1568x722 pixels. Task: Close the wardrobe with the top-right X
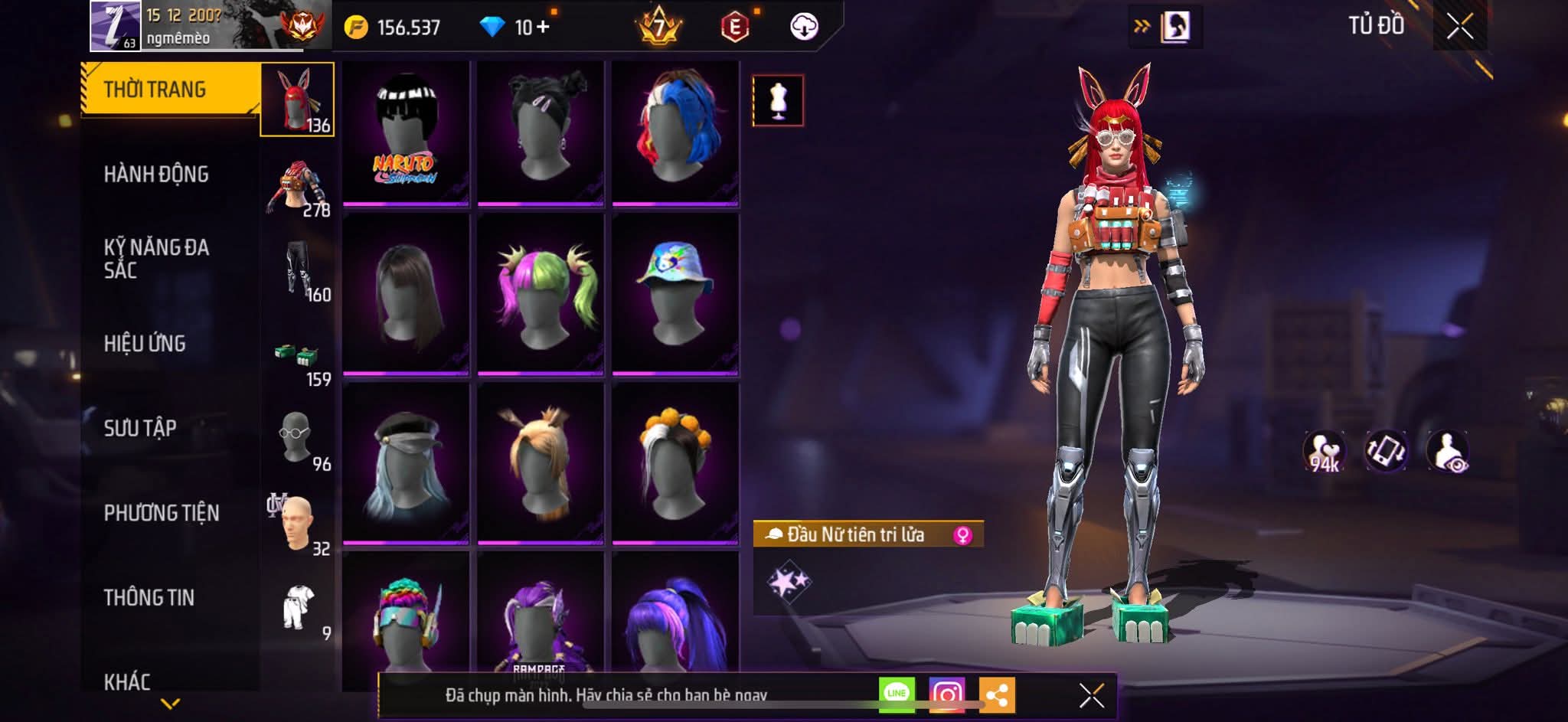coord(1459,27)
